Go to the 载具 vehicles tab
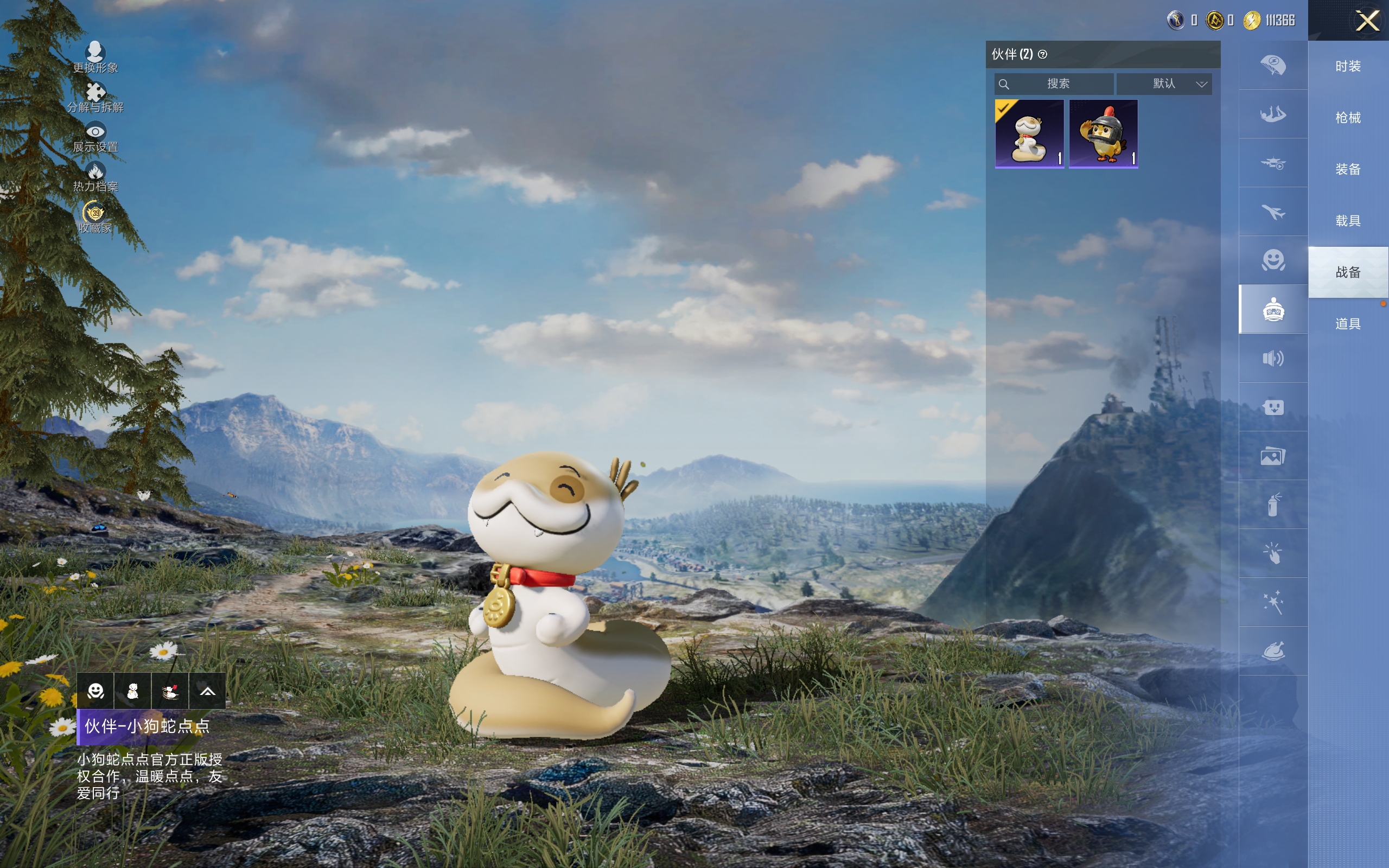1389x868 pixels. pos(1348,221)
